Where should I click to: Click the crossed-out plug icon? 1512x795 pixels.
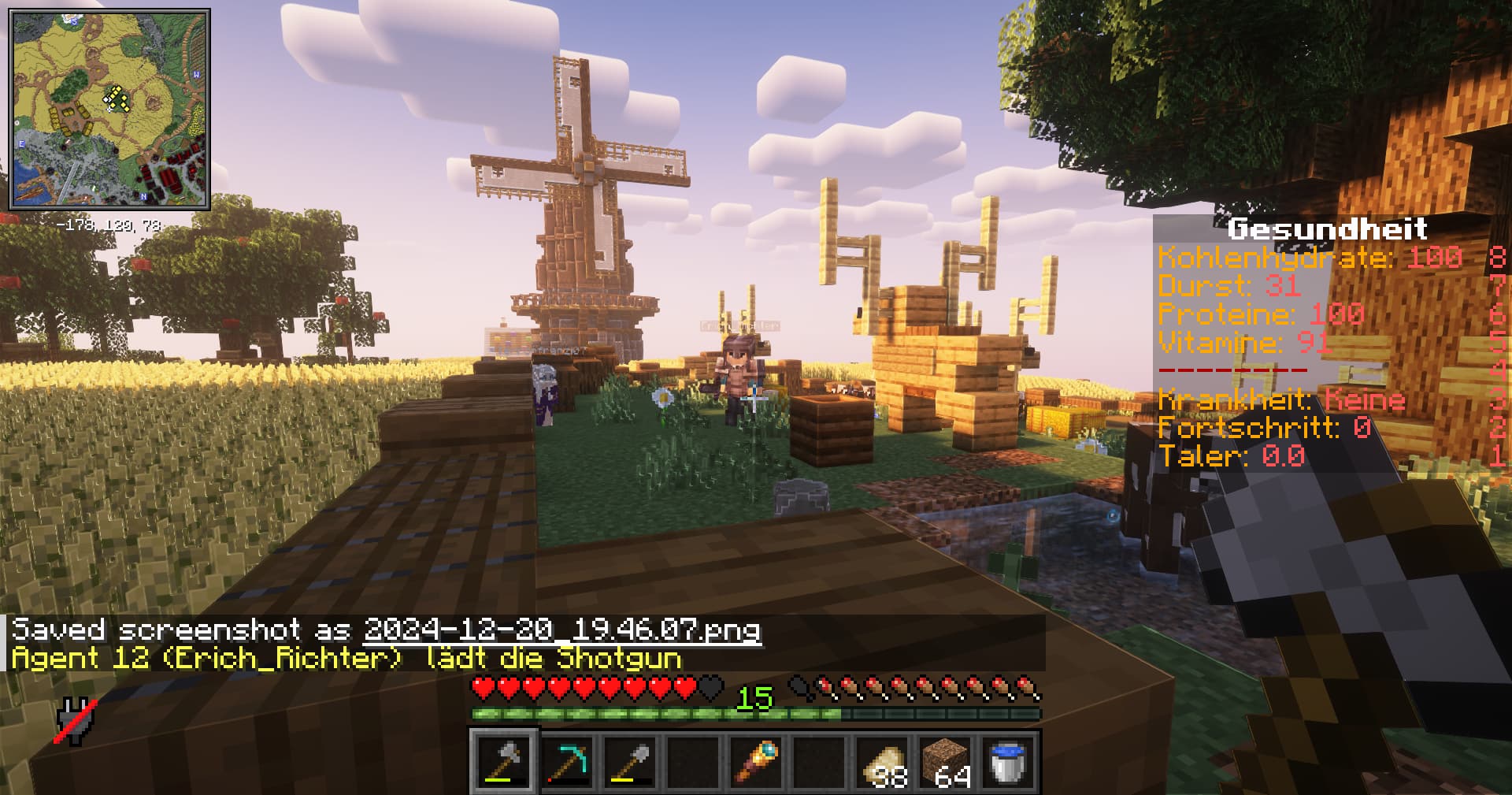[76, 721]
